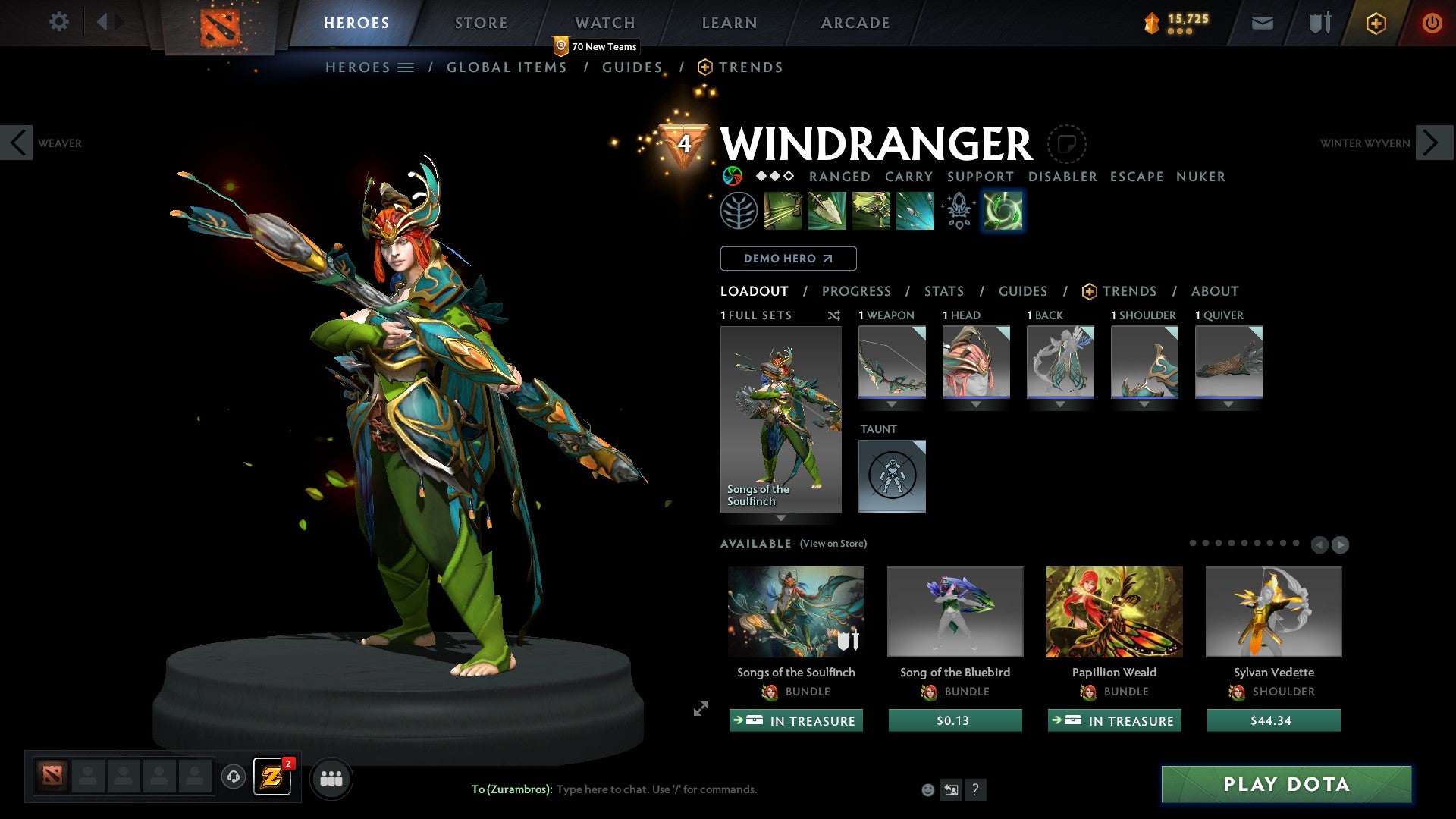This screenshot has height=819, width=1456.
Task: Select the Songs of the Soulfinch full set
Action: (780, 419)
